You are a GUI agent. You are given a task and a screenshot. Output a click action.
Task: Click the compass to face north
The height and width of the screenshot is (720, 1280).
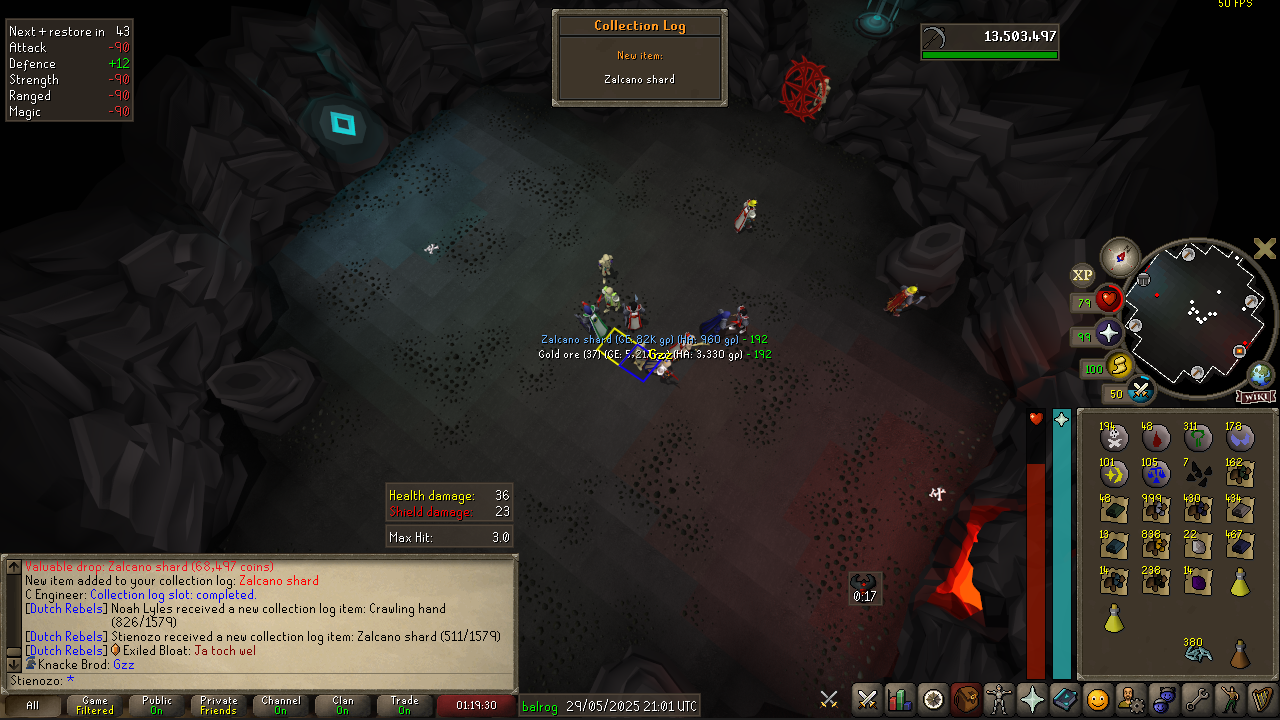1120,257
